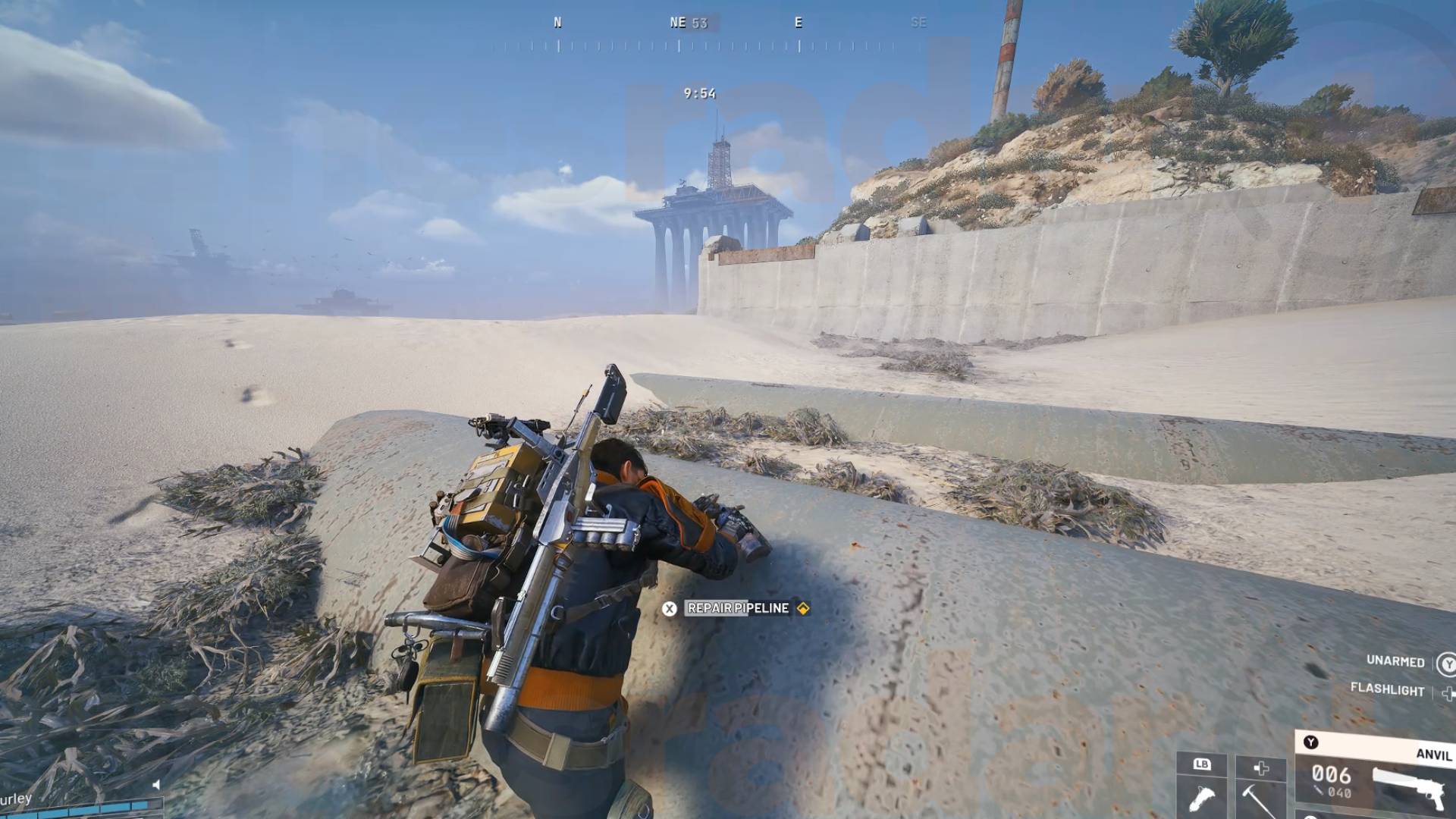1456x819 pixels.
Task: Click the N marker on the compass bar
Action: click(559, 23)
